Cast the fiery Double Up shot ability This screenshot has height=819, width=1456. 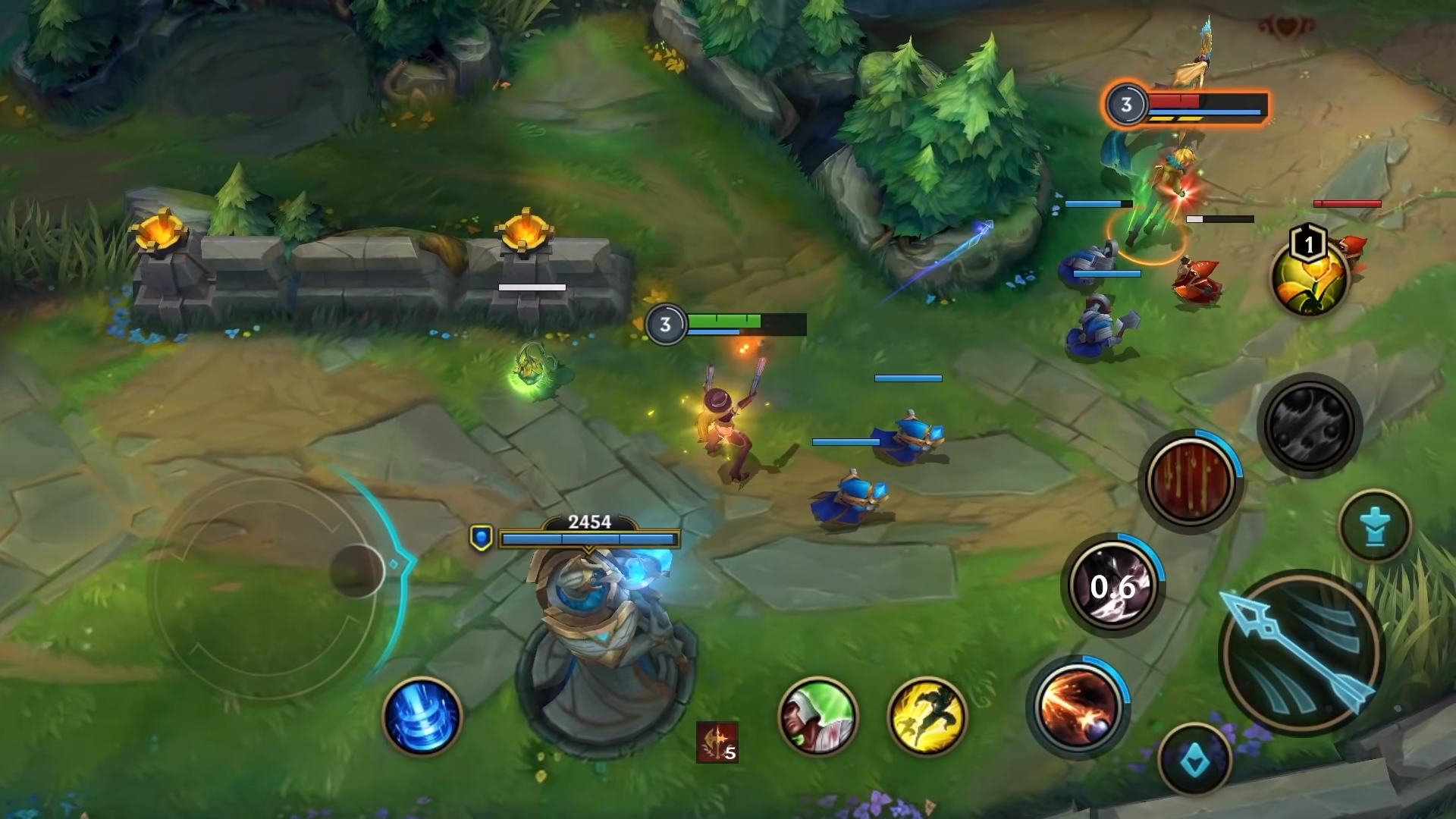click(x=1077, y=705)
